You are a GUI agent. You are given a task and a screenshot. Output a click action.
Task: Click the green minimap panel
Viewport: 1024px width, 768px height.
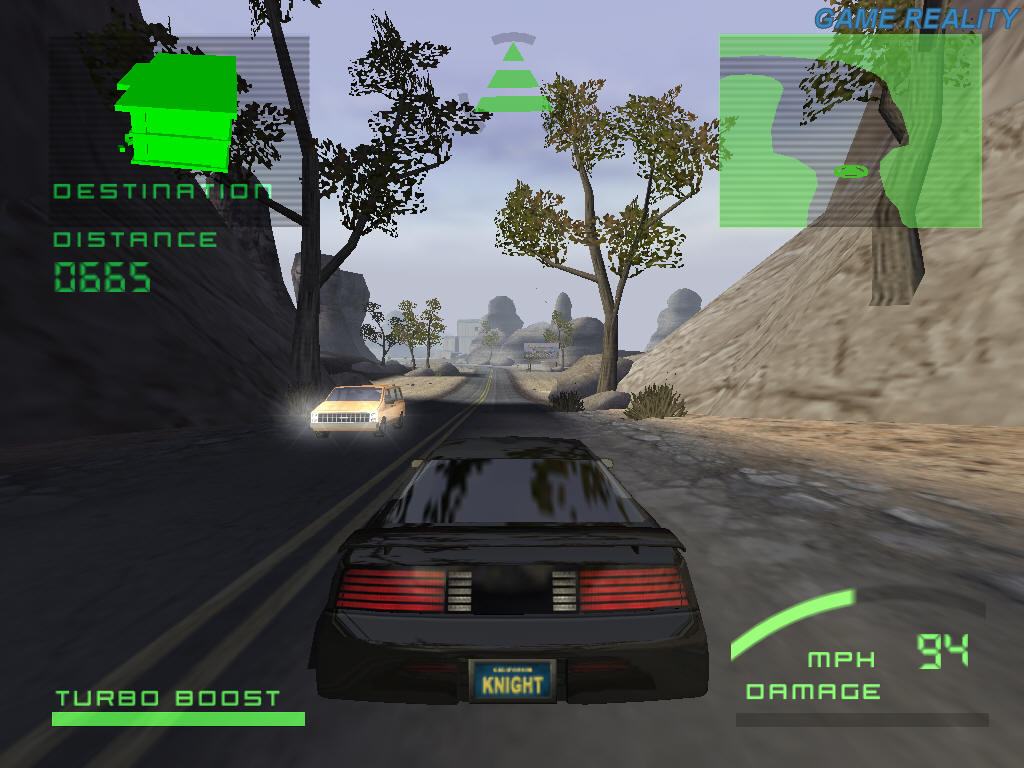pos(850,131)
